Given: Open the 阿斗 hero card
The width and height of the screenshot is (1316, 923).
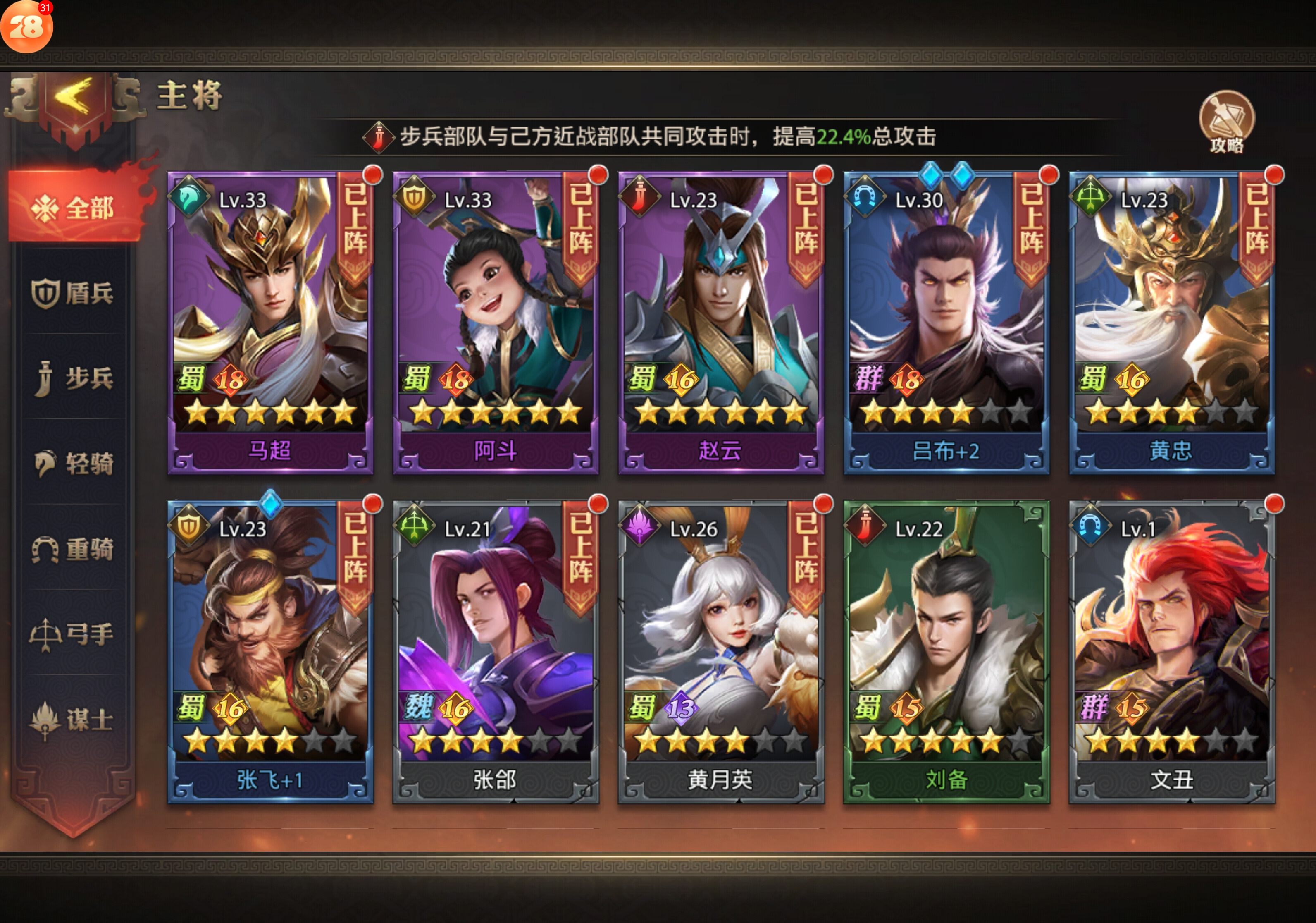Looking at the screenshot, I should click(x=495, y=323).
